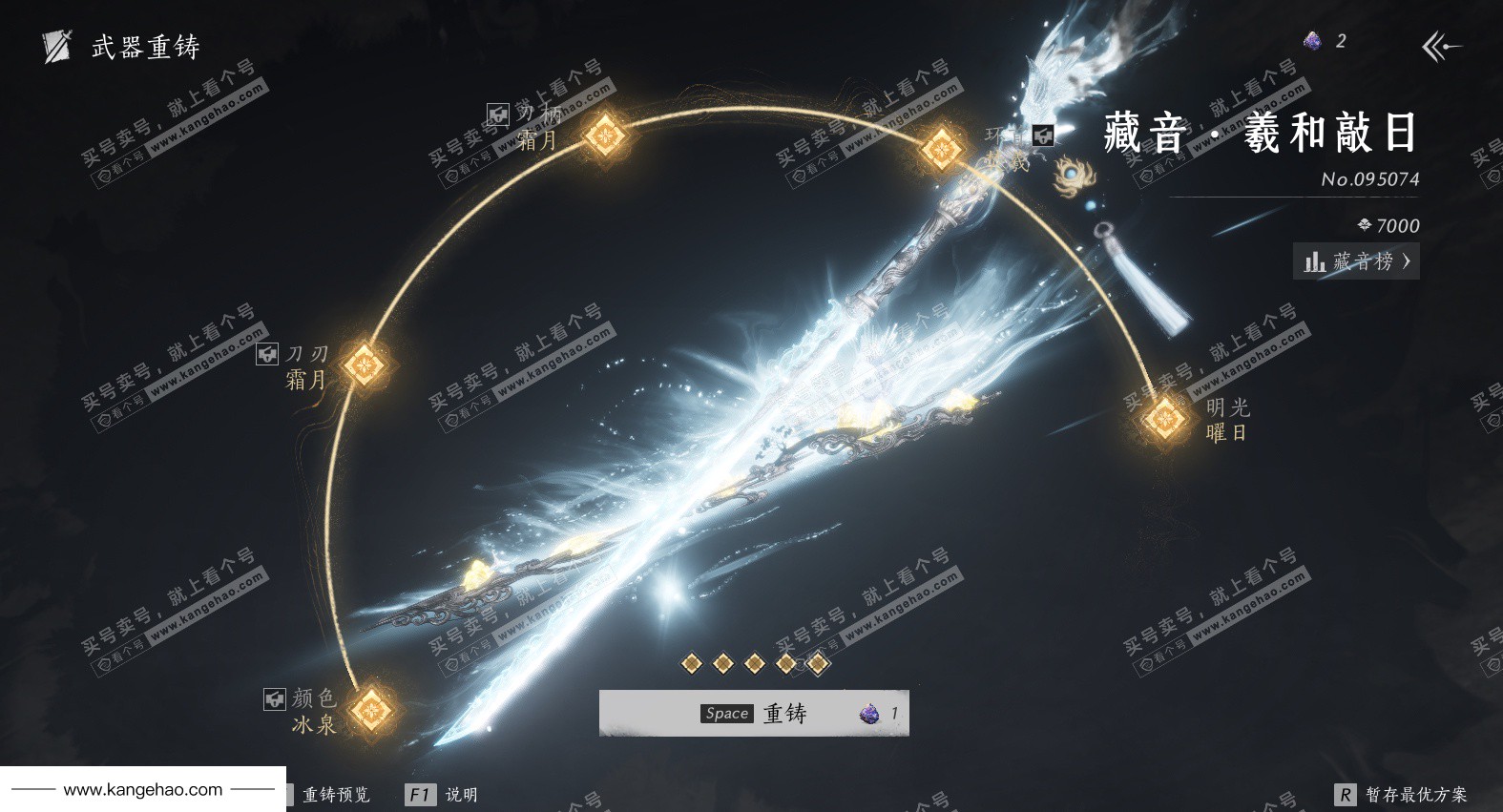Select the 颜色 冰泉 diamond node
Screen dimensions: 1503x812
[x=371, y=710]
